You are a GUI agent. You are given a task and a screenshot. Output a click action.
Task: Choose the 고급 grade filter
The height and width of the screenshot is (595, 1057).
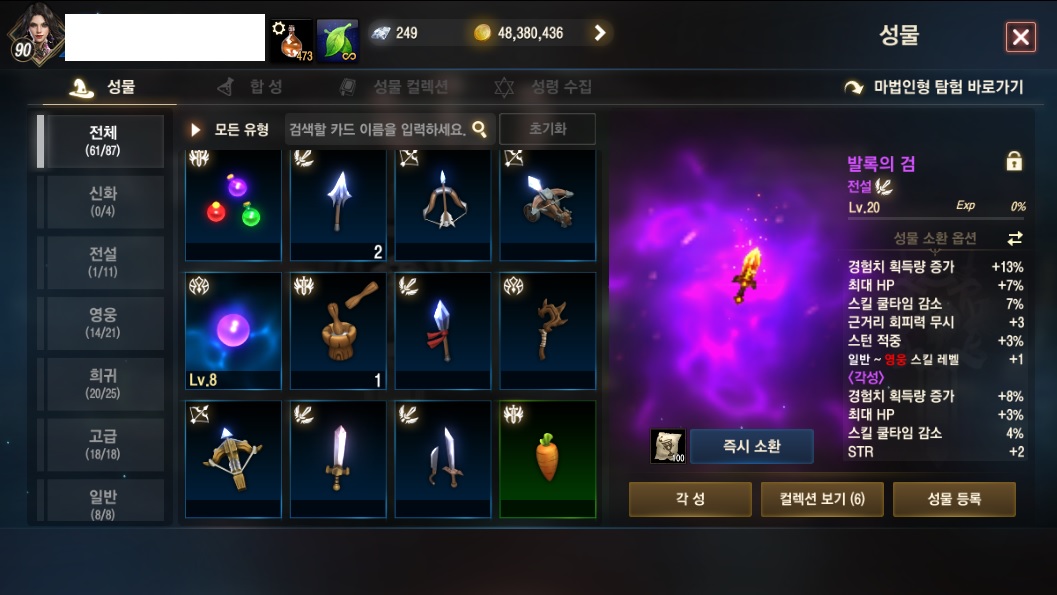102,445
